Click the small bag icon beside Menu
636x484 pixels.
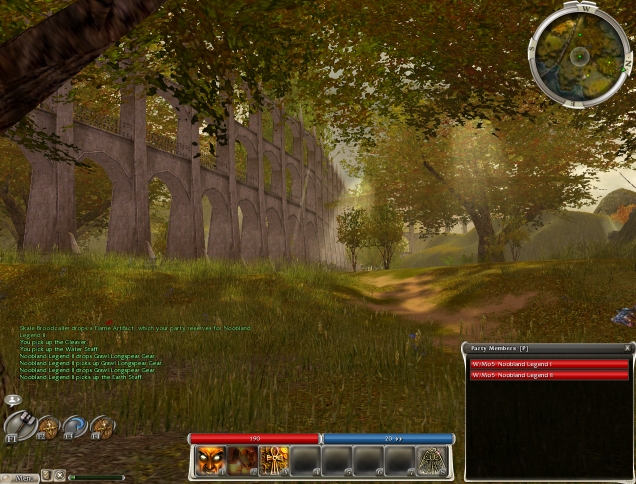(x=46, y=476)
